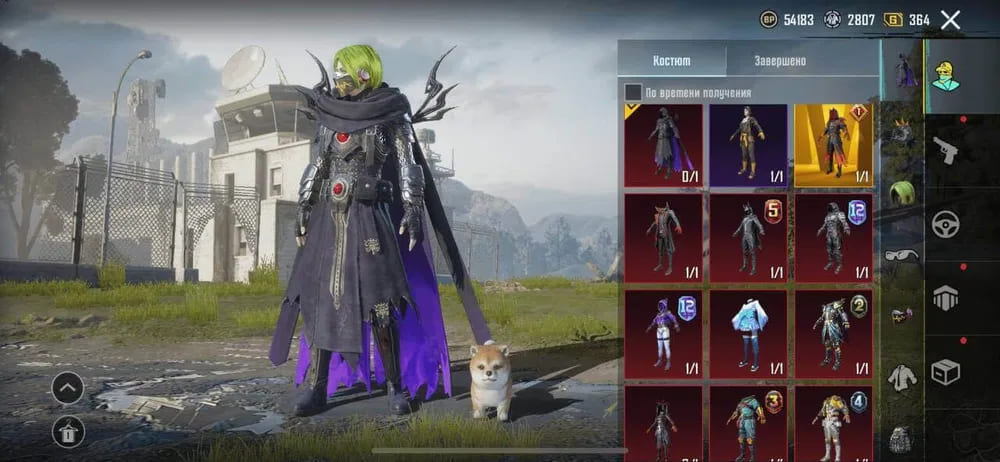Screen dimensions: 1000x462
Task: Show the glasses subcategory
Action: click(902, 255)
